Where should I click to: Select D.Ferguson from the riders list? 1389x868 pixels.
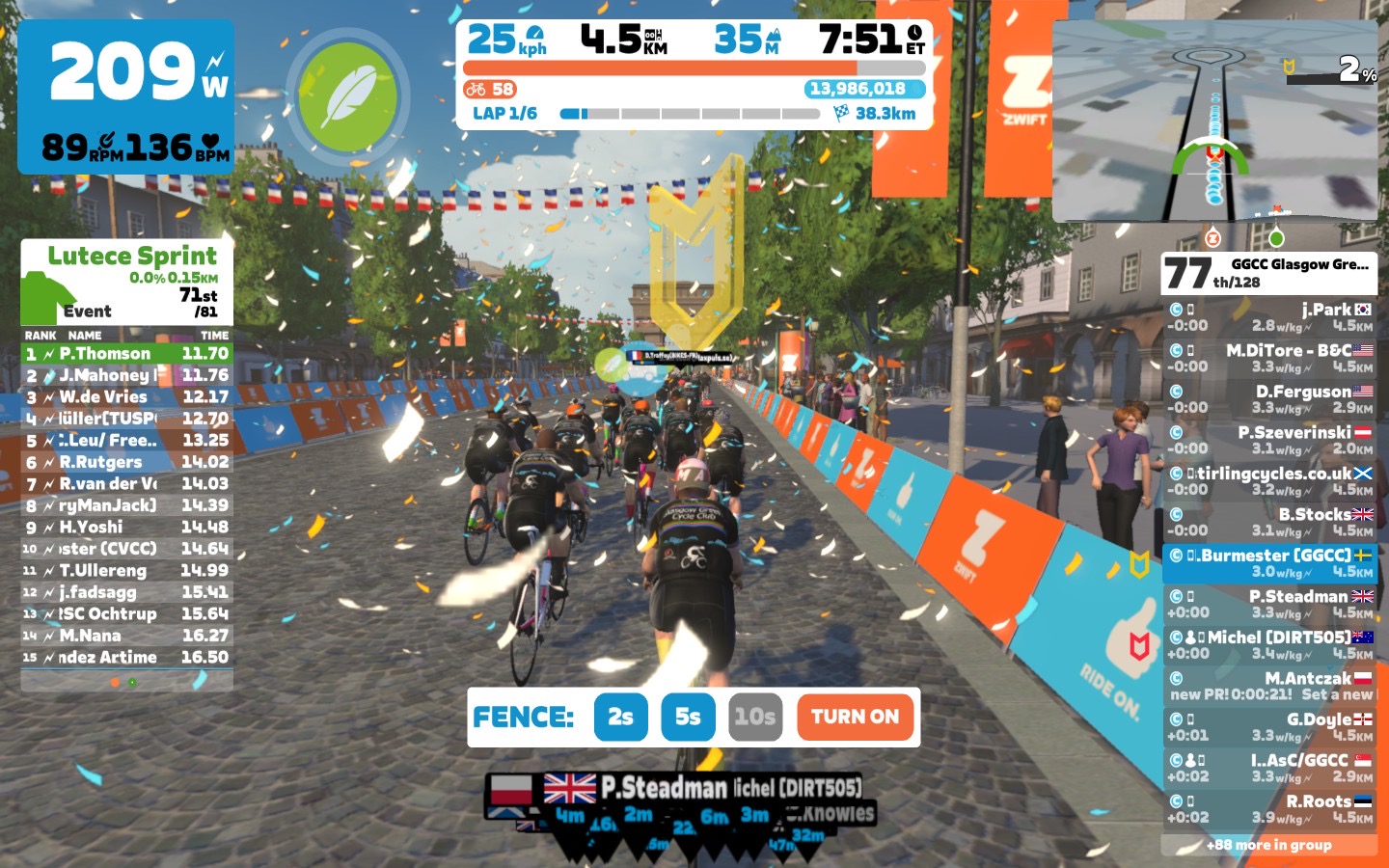coord(1269,399)
